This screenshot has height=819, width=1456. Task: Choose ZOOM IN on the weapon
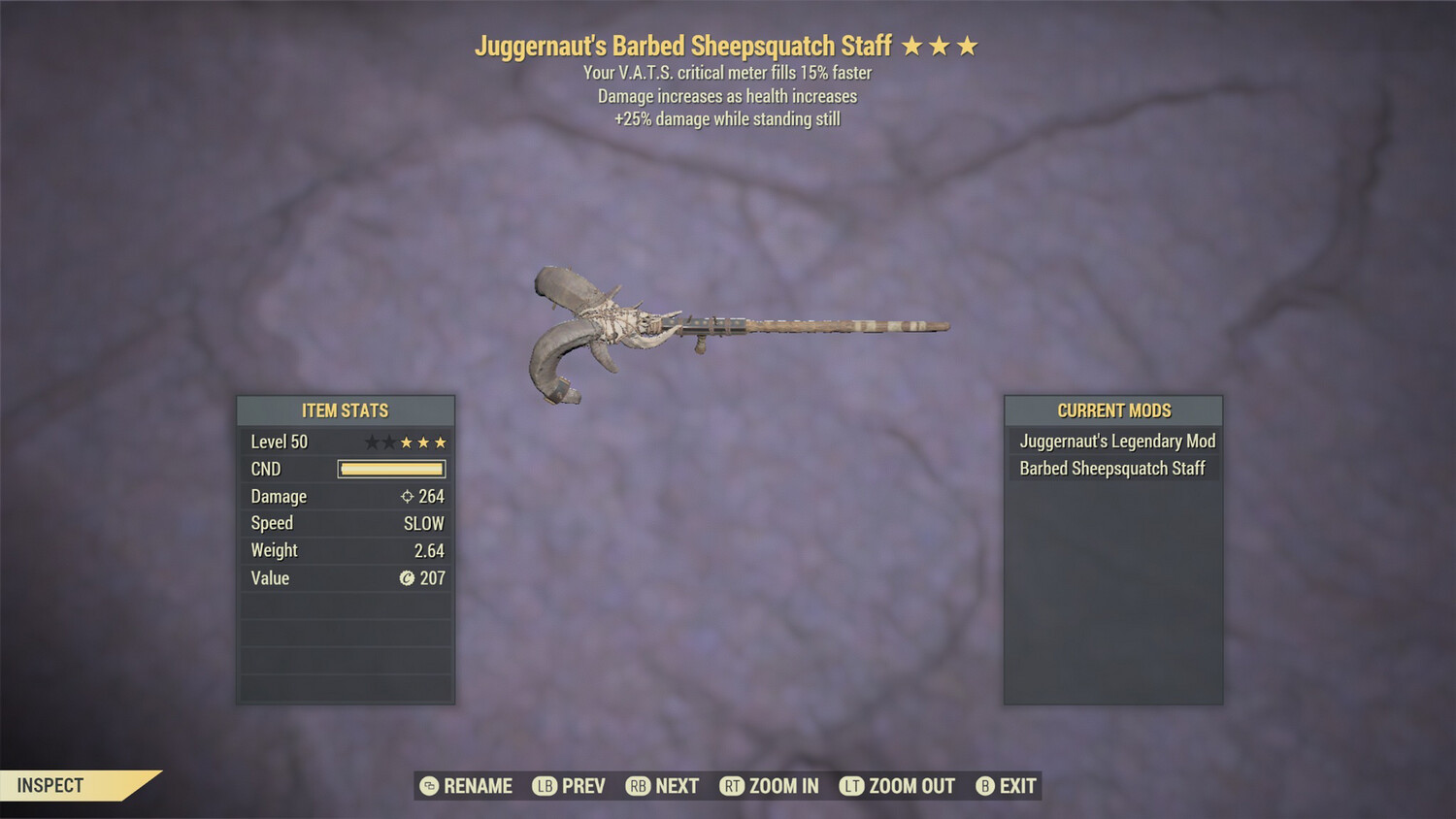[x=770, y=786]
